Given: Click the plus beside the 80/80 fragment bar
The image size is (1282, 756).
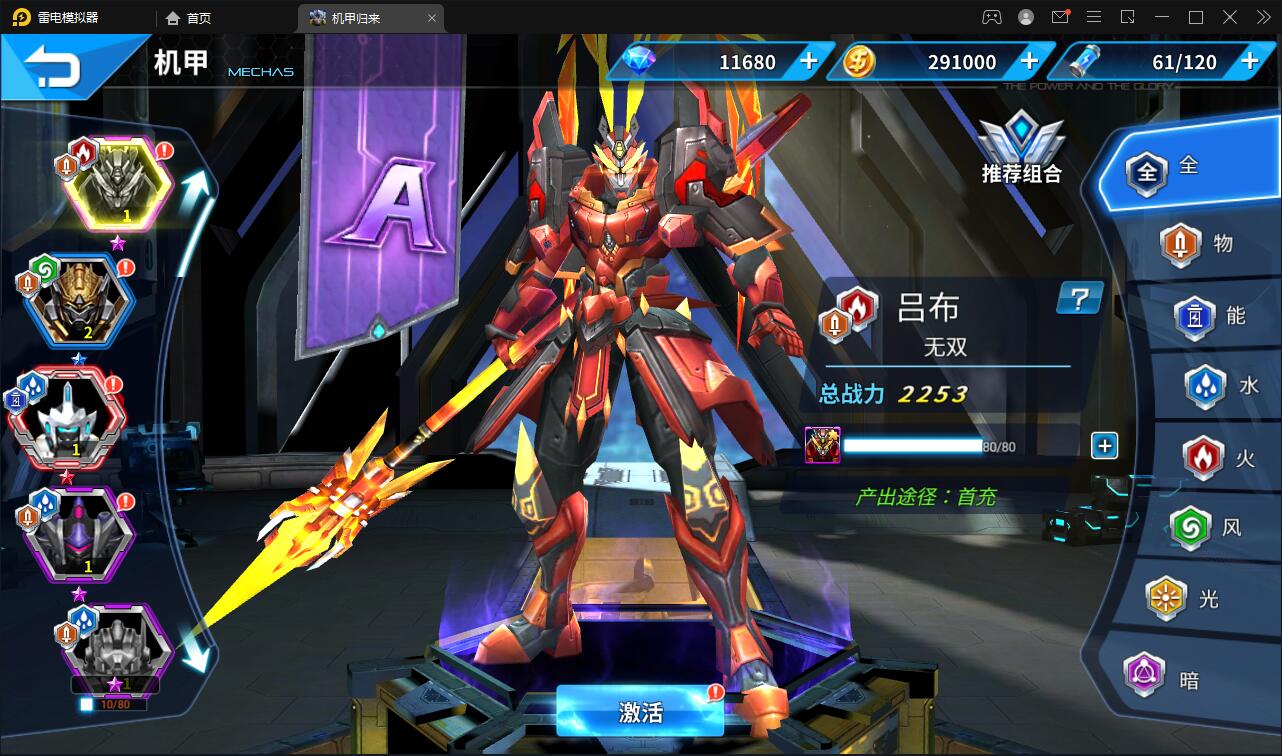Looking at the screenshot, I should pyautogui.click(x=1104, y=446).
